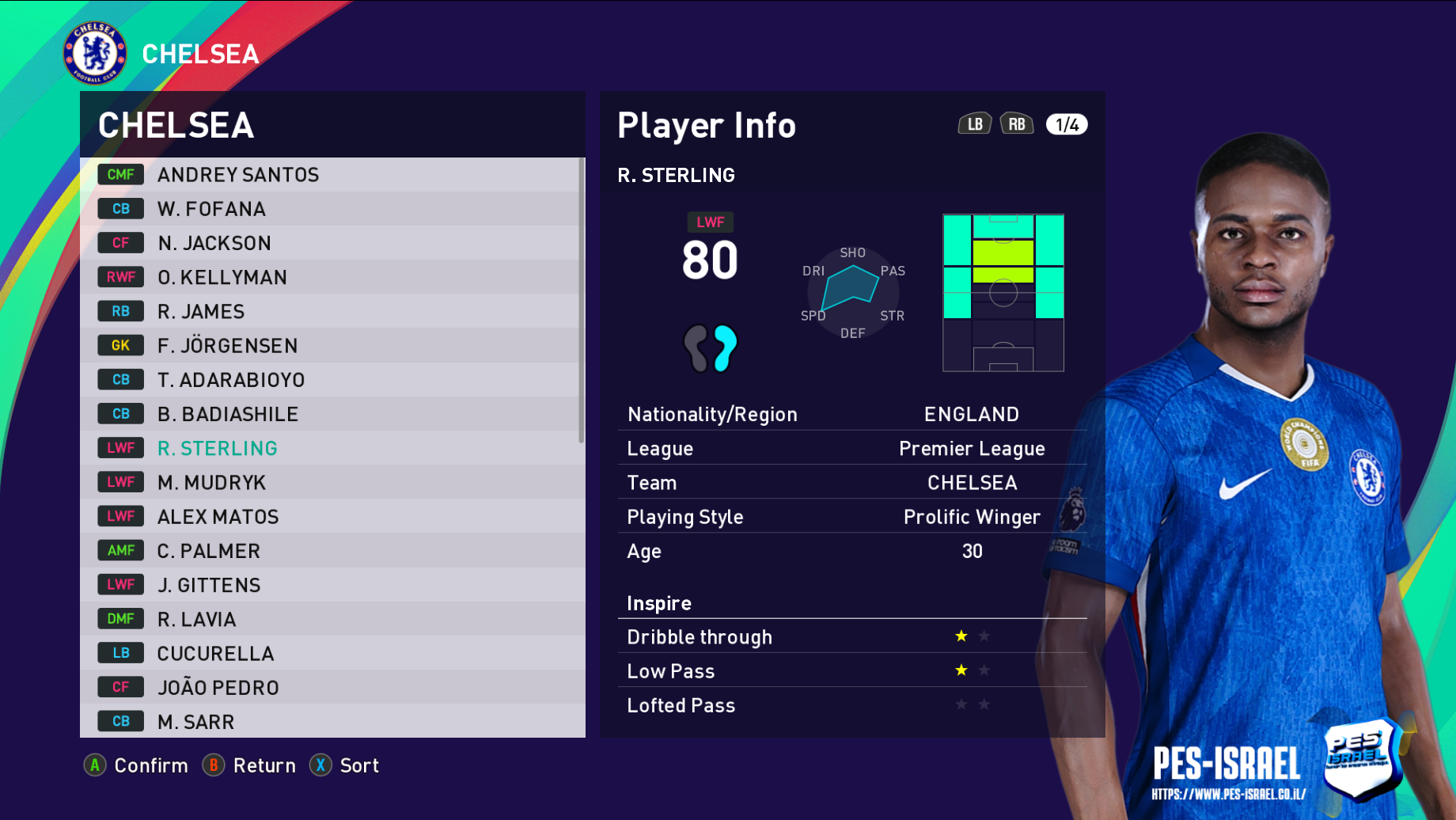Select M. Mudryk in the squad list
This screenshot has width=1456, height=820.
point(211,482)
